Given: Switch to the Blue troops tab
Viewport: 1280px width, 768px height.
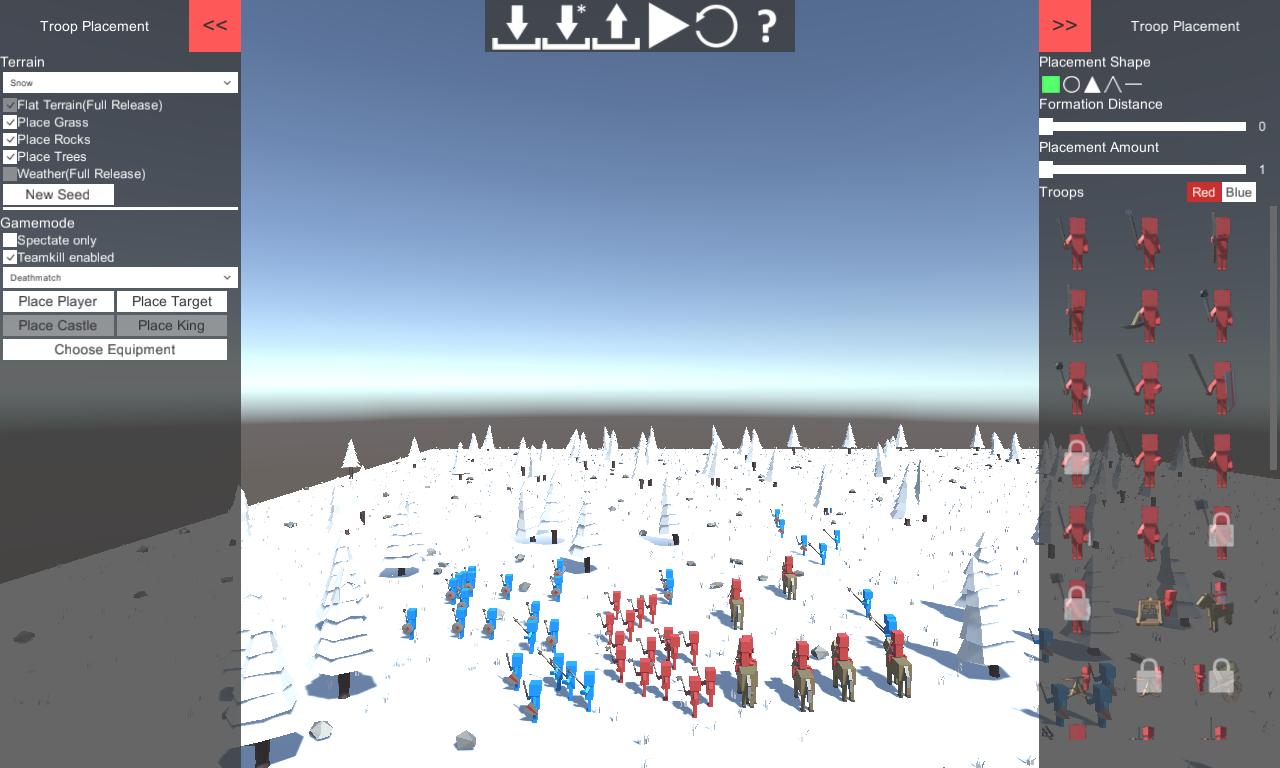Looking at the screenshot, I should [1240, 192].
